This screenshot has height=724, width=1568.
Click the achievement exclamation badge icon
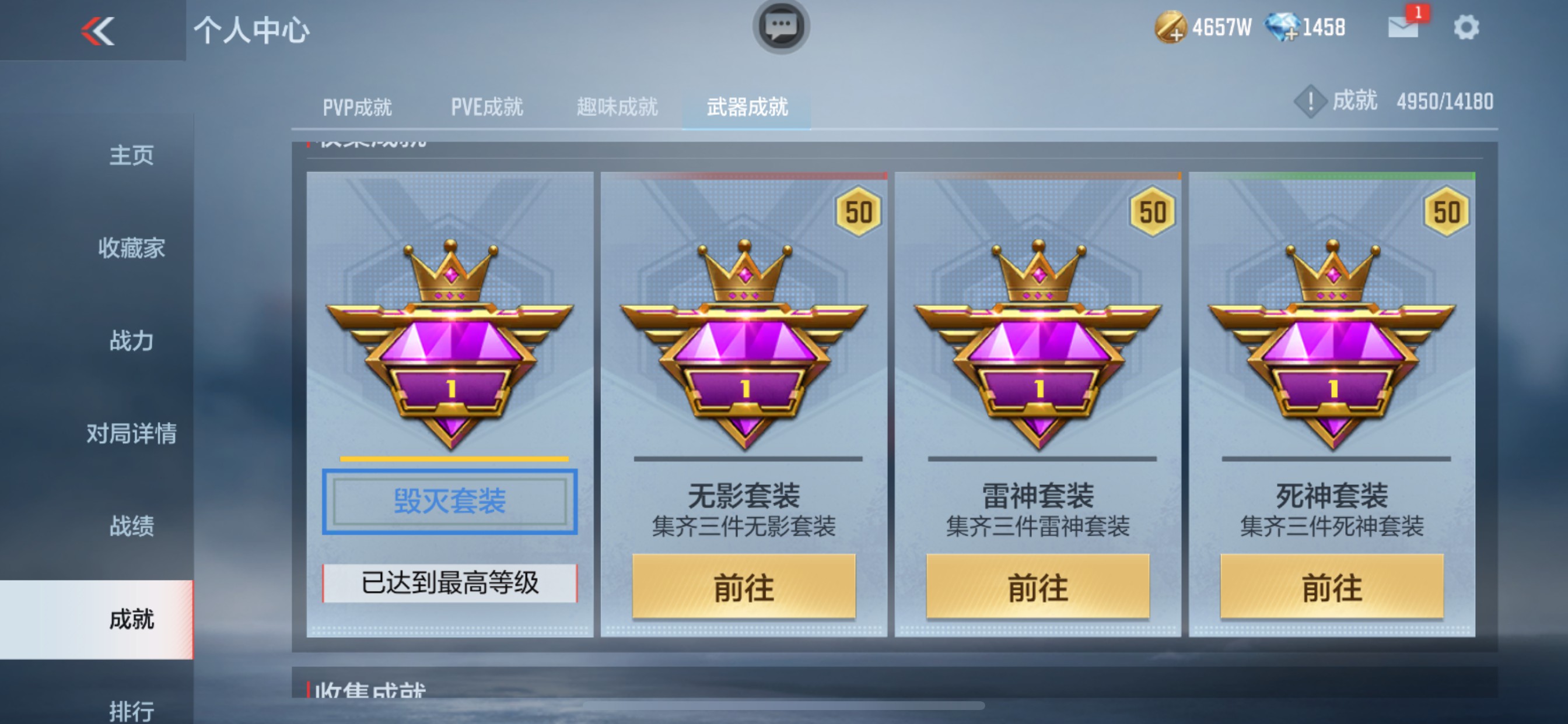(x=1310, y=102)
